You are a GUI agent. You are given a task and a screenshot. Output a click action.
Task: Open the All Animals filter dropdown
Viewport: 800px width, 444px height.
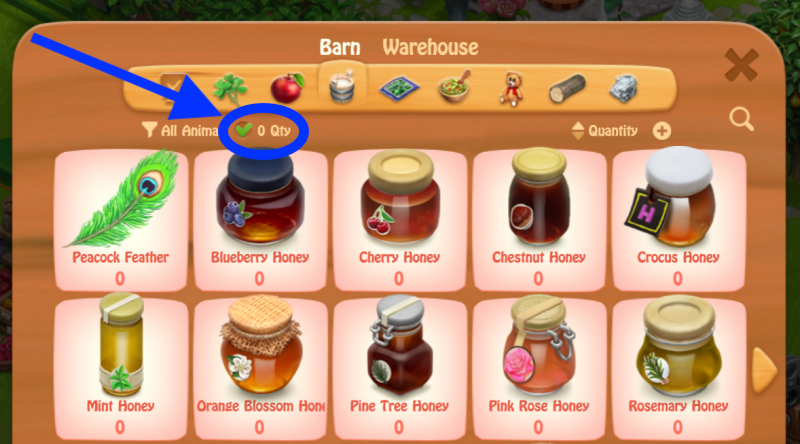pyautogui.click(x=180, y=130)
